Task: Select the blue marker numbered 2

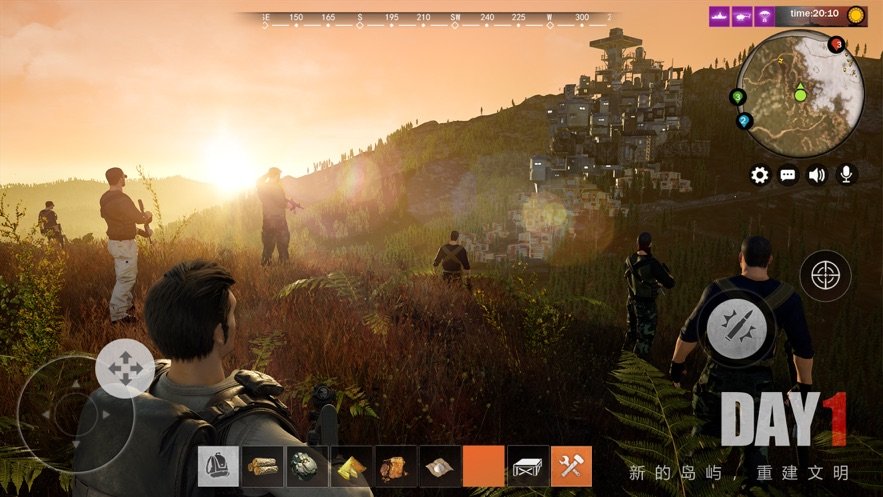Action: [x=744, y=121]
